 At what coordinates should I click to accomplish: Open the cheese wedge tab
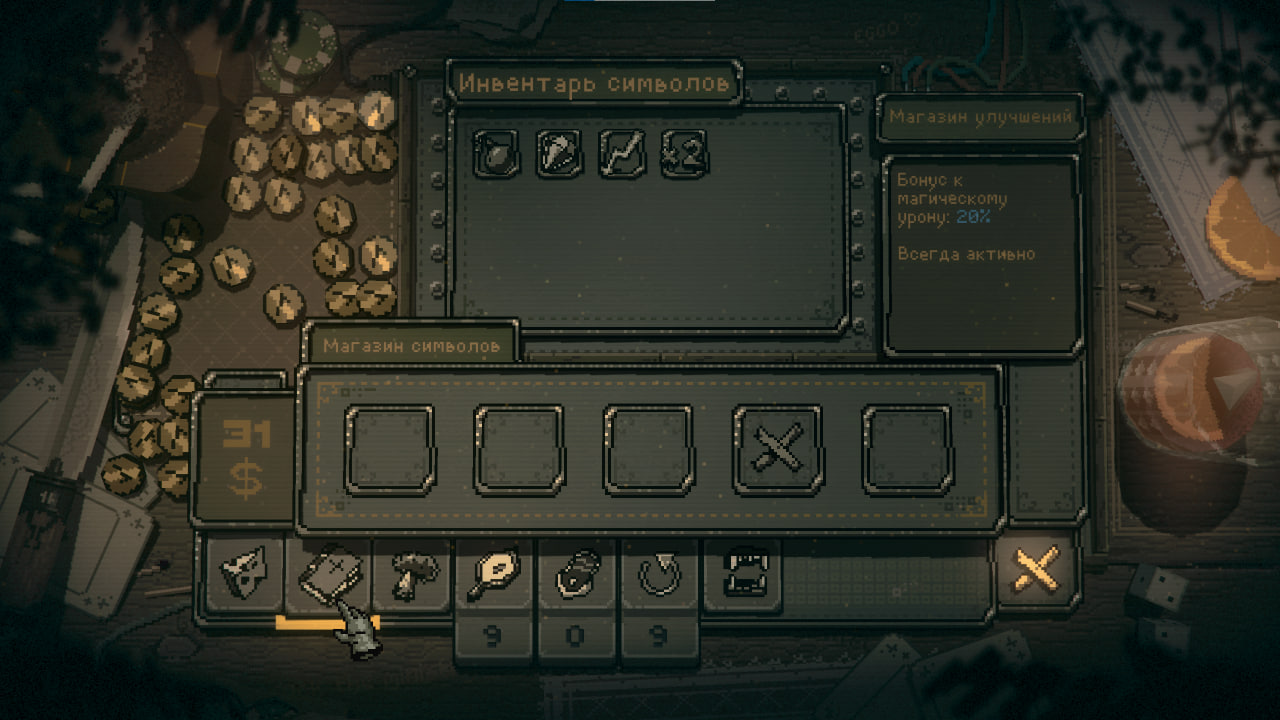point(243,576)
